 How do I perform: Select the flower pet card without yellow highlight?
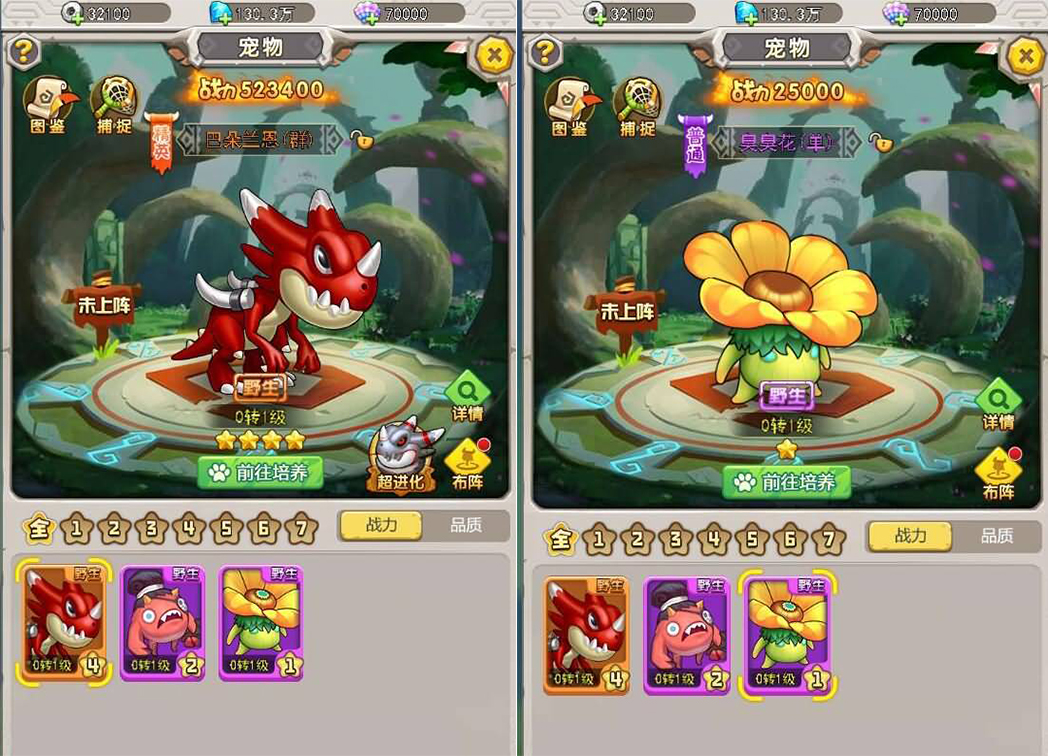[260, 623]
